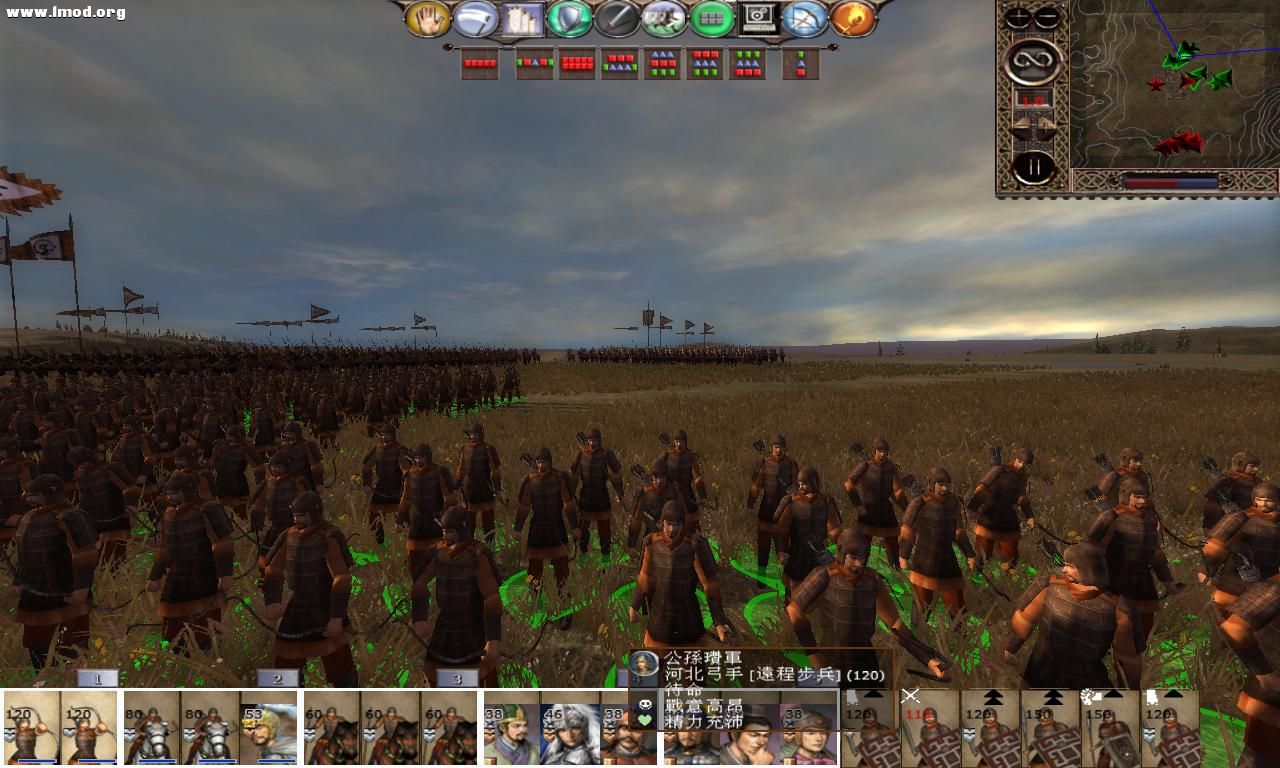Click the red-blue battle odds bar
The image size is (1280, 768).
coord(1170,182)
